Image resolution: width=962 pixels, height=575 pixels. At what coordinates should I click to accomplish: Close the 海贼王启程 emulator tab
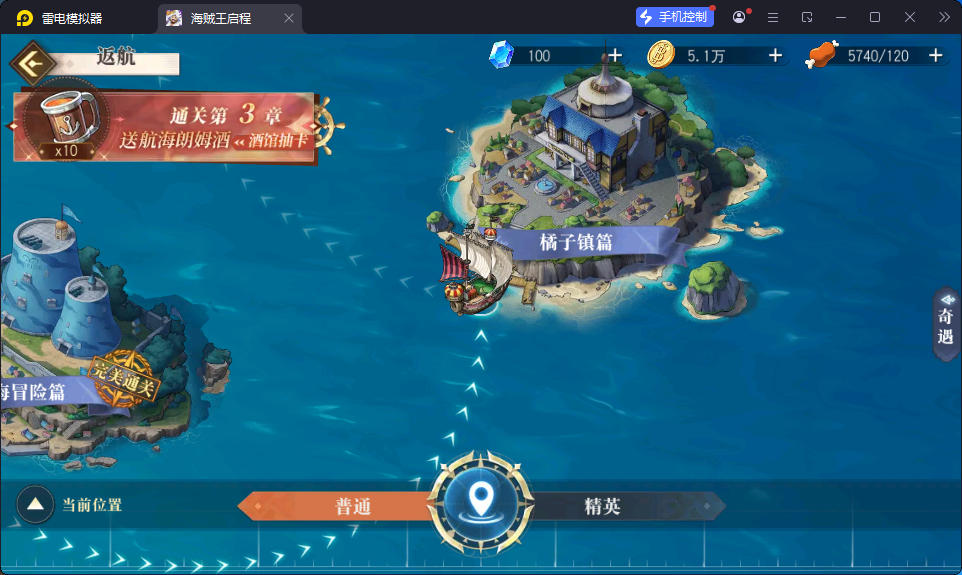[x=289, y=18]
